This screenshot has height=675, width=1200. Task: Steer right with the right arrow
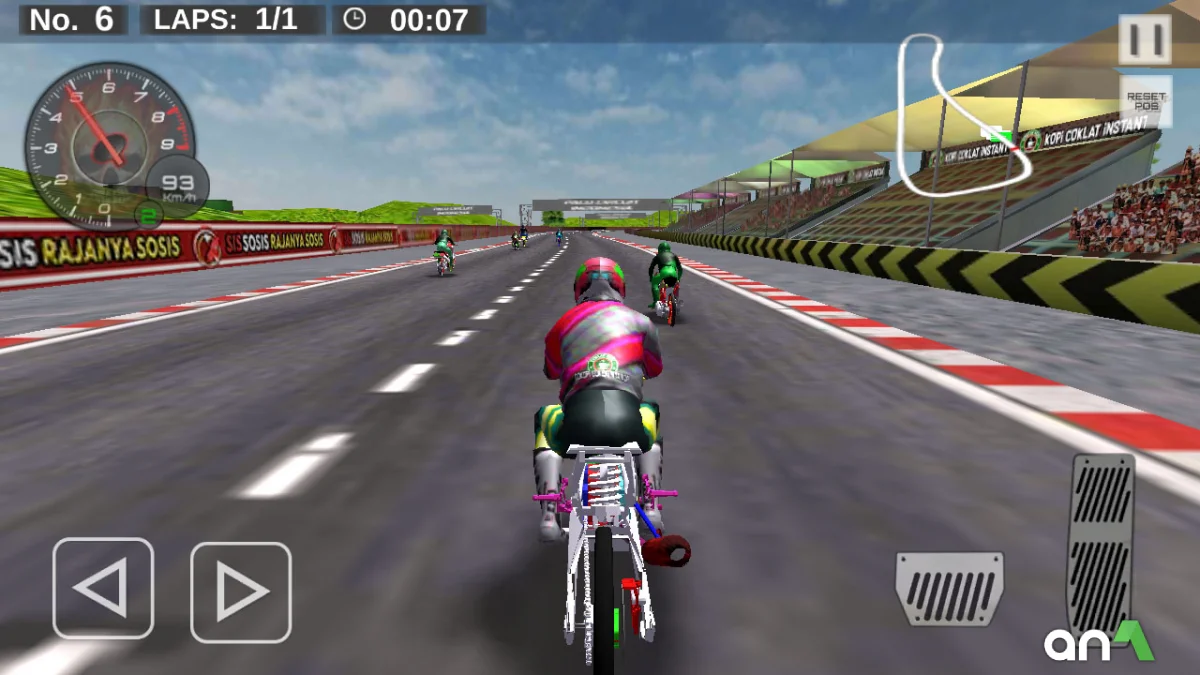(x=241, y=592)
